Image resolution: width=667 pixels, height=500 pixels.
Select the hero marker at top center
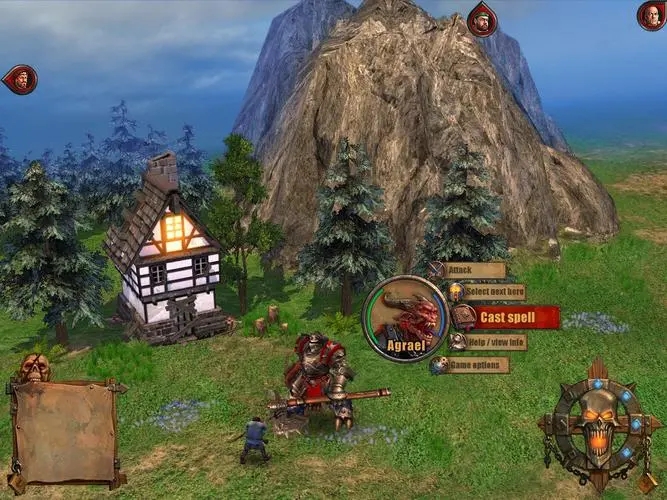[482, 19]
